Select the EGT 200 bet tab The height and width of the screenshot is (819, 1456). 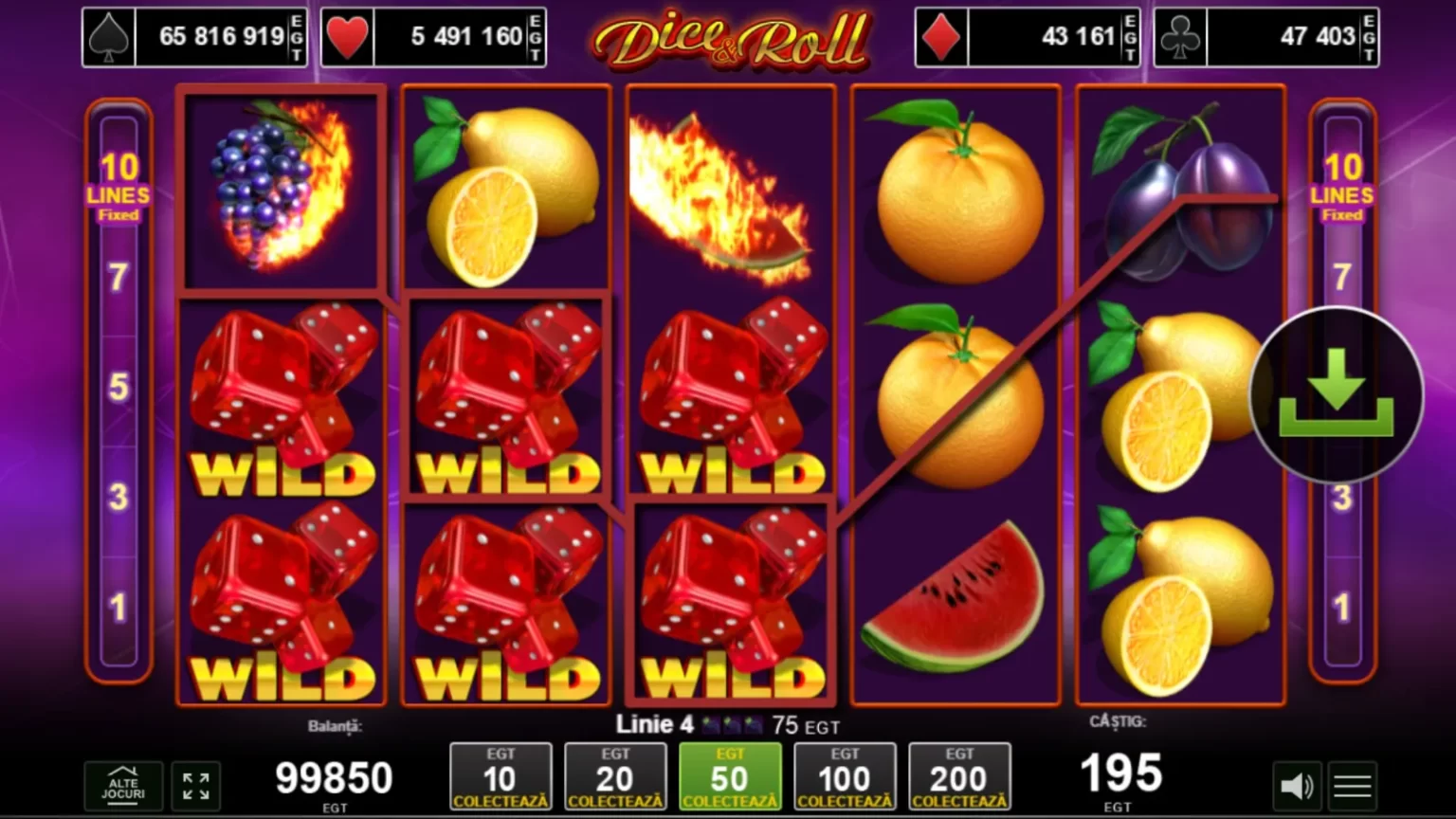tap(959, 776)
